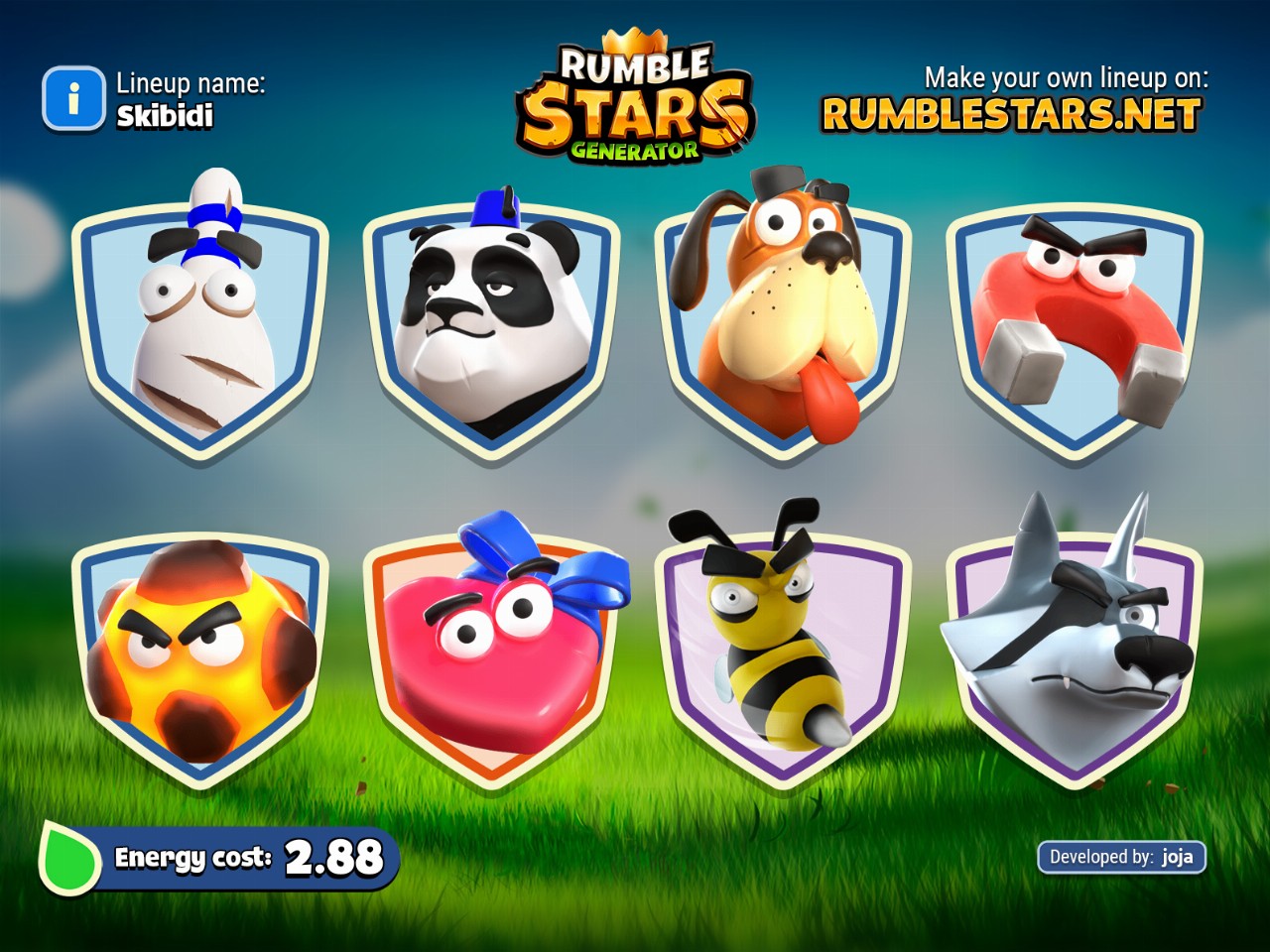Image resolution: width=1270 pixels, height=952 pixels.
Task: Select the fiery lava ball card
Action: coord(200,654)
